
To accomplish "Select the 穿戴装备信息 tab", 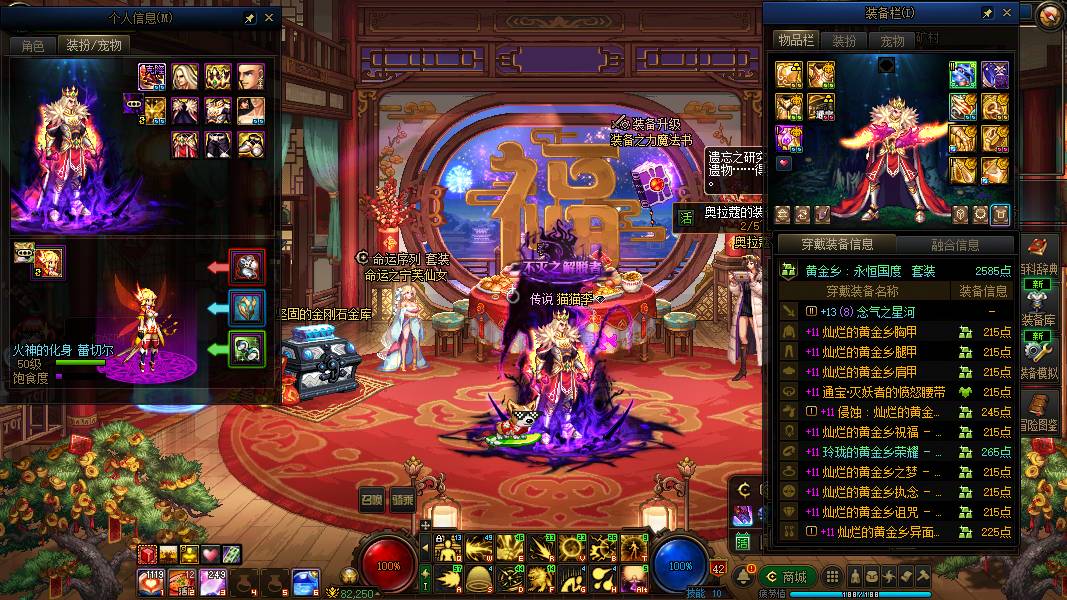I will (837, 245).
